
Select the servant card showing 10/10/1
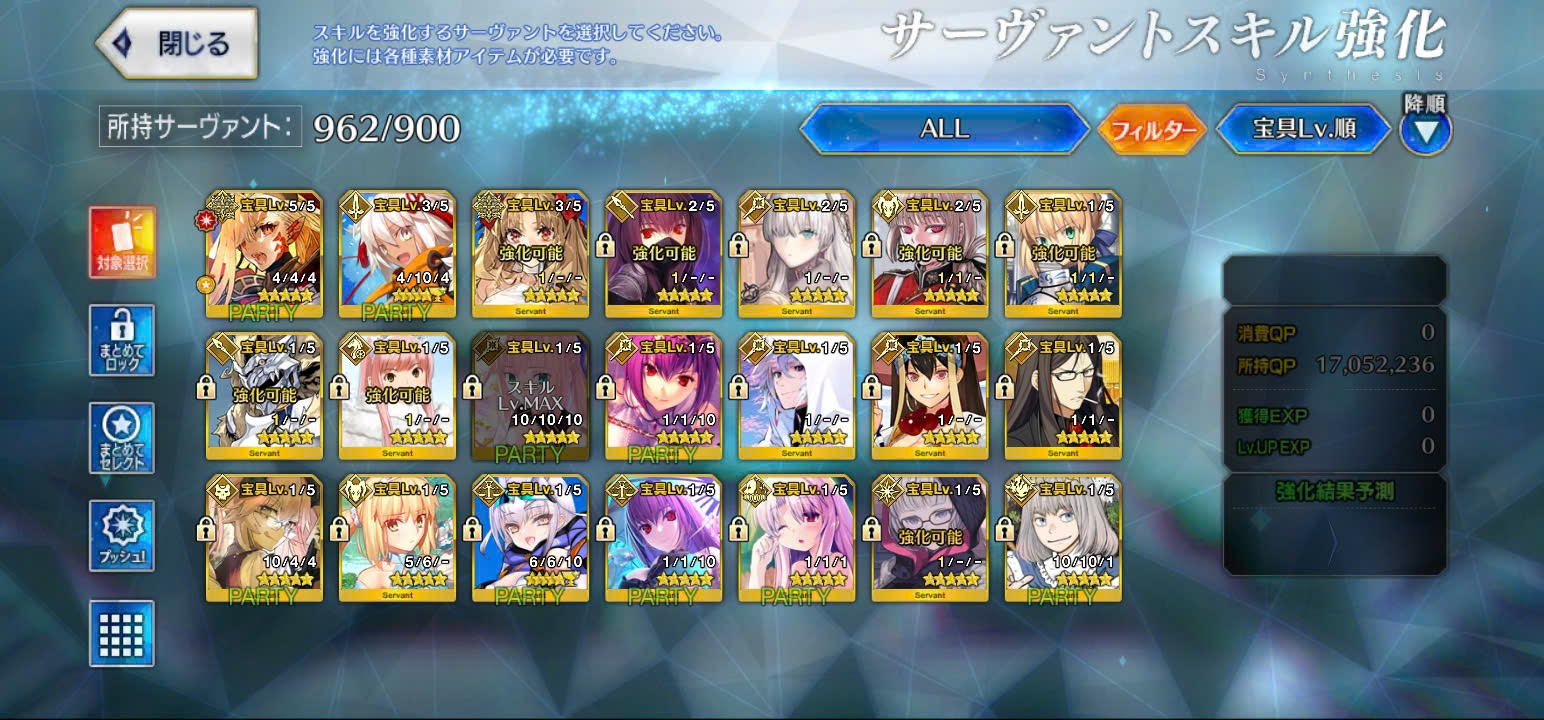(x=1063, y=539)
